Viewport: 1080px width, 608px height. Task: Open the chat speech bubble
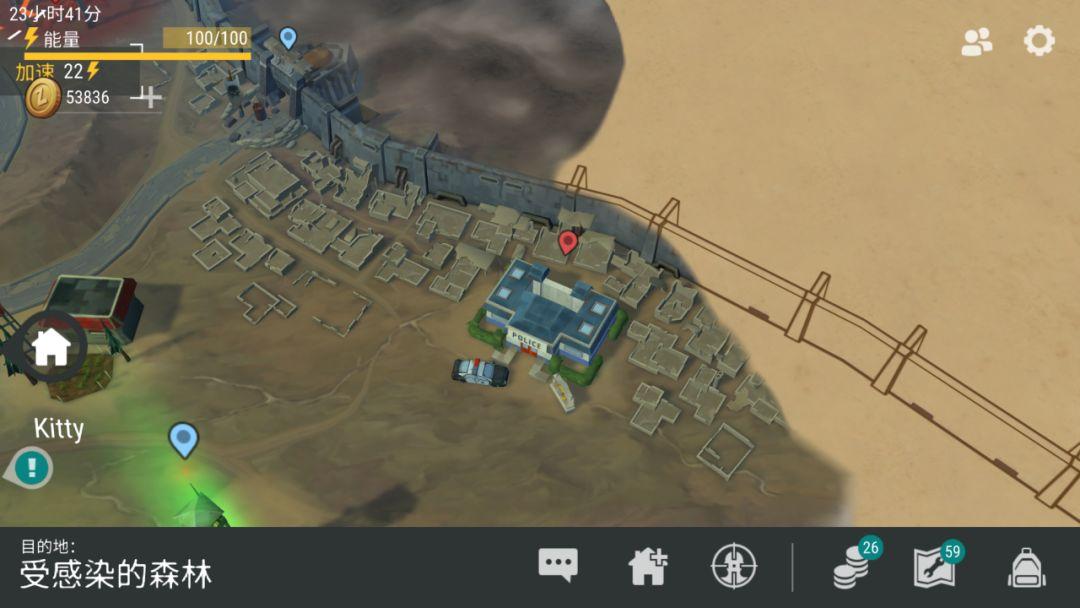tap(558, 566)
